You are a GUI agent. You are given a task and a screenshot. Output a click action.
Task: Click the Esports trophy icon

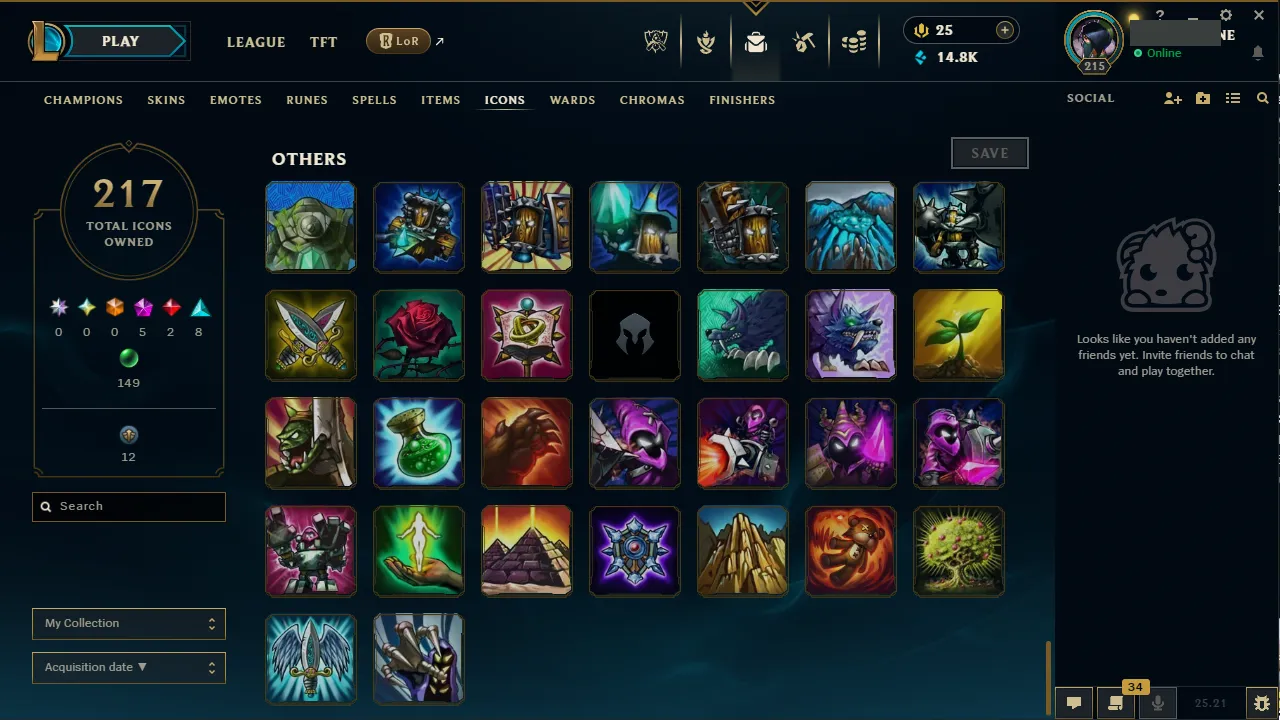click(655, 42)
